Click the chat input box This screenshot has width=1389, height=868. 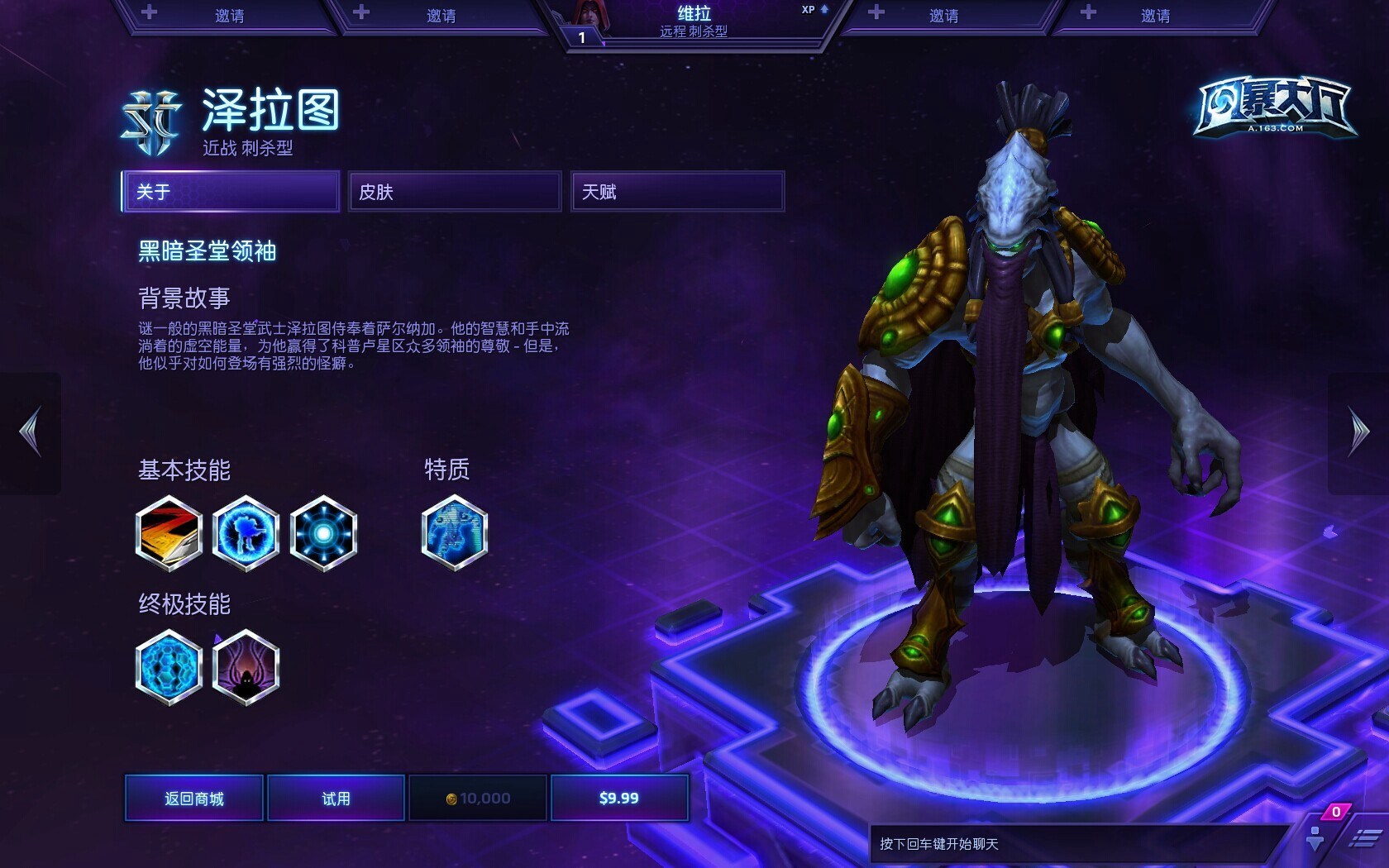[x=1075, y=844]
